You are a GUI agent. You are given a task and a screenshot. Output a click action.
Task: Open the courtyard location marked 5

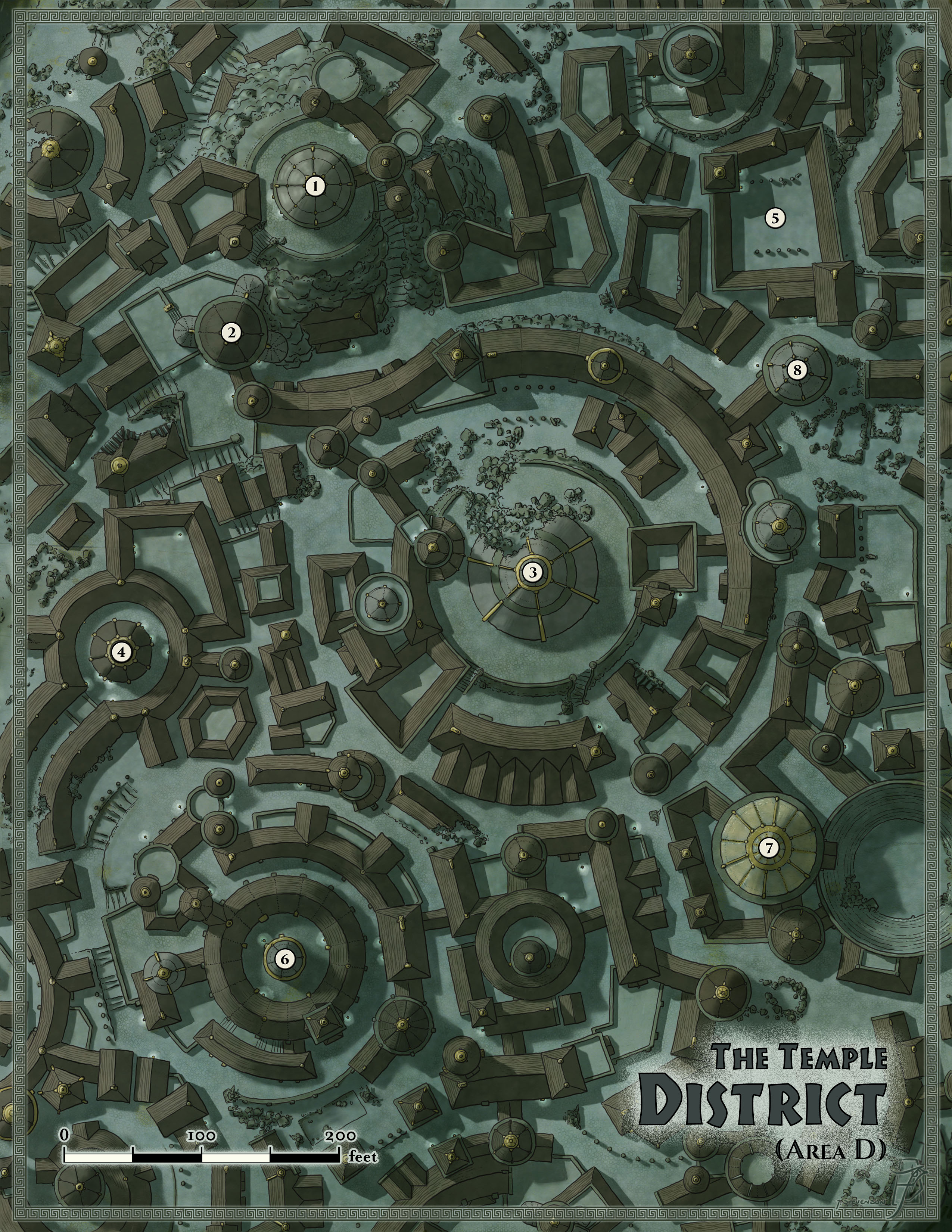775,217
